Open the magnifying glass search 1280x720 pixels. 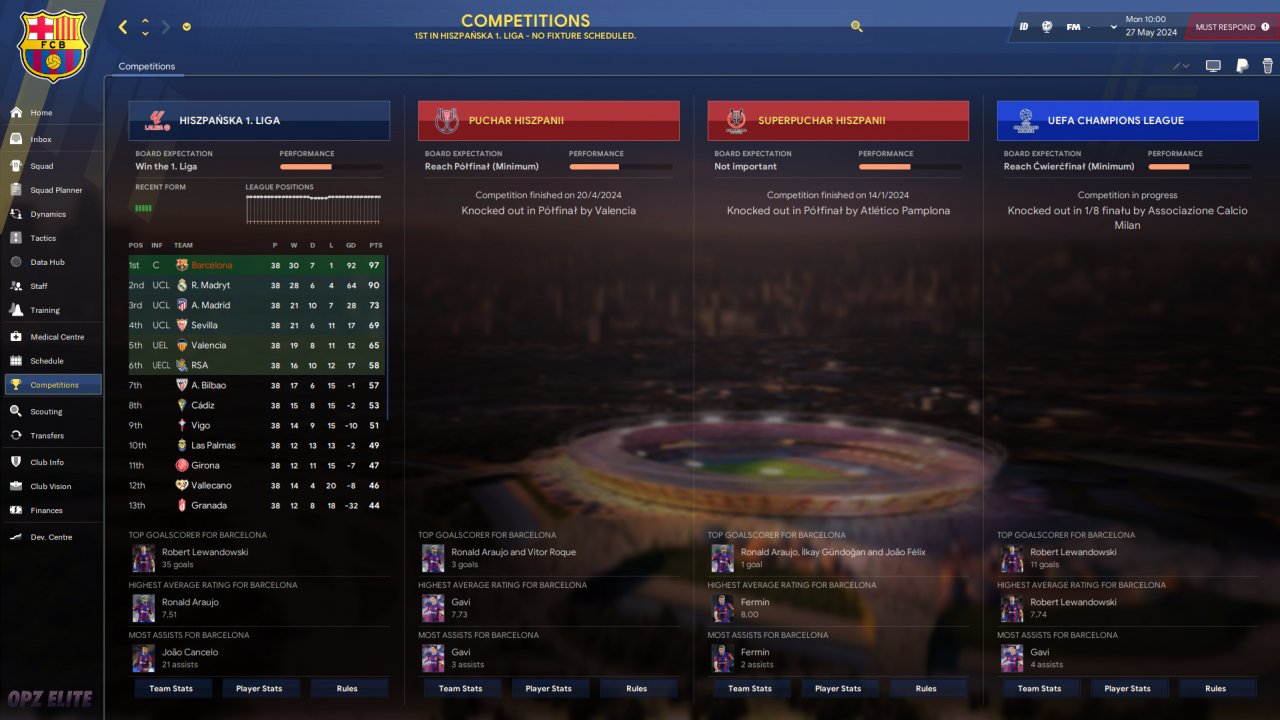[x=857, y=27]
